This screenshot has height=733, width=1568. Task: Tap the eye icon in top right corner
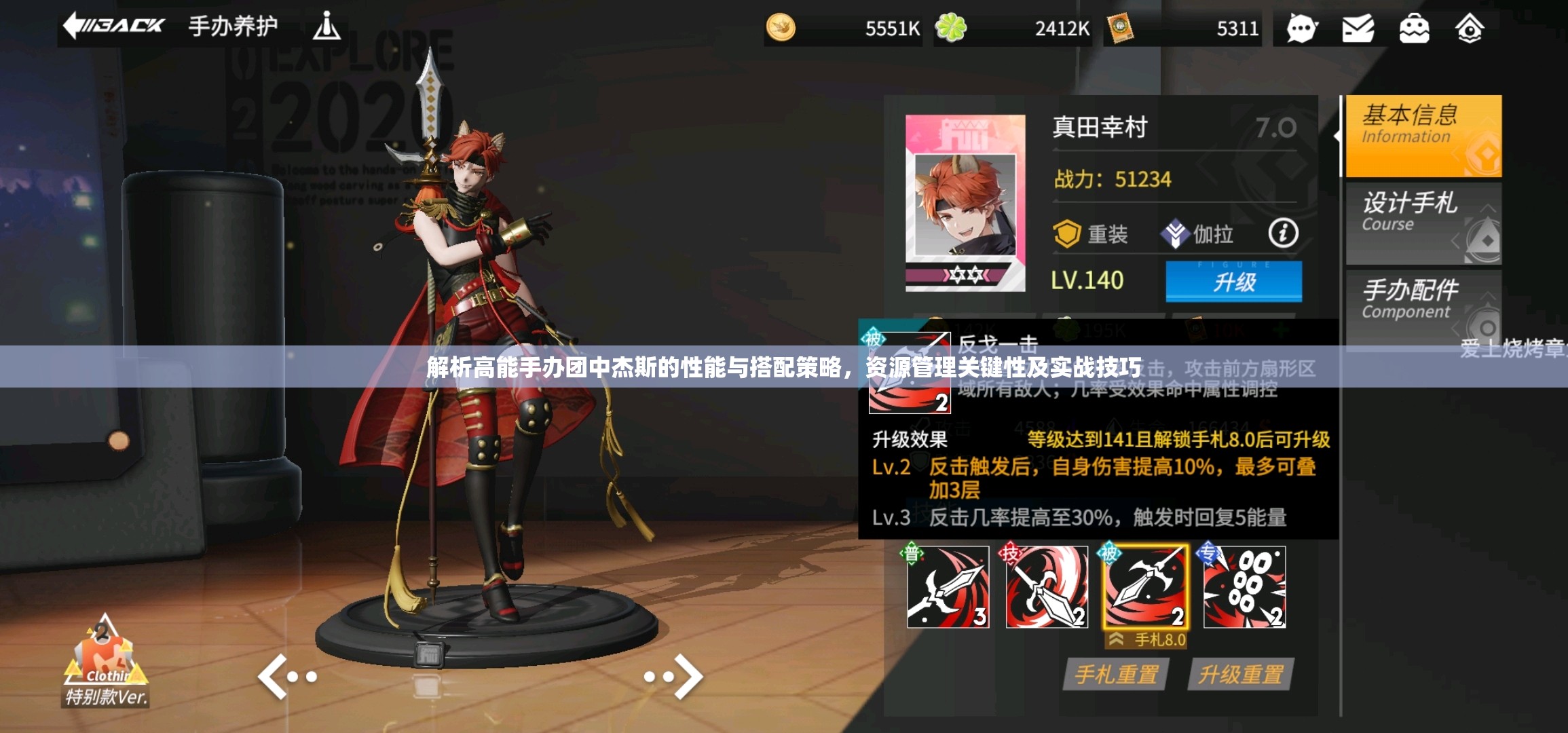1470,29
